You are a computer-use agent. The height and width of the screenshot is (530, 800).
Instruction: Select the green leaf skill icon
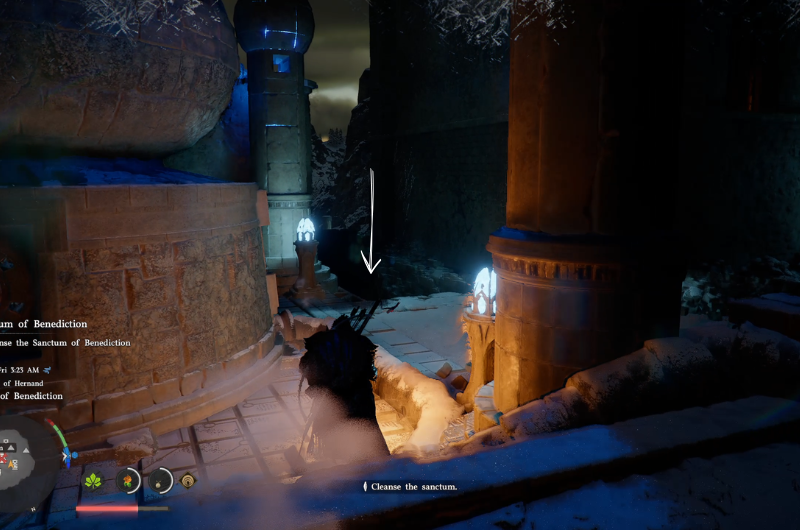coord(94,481)
